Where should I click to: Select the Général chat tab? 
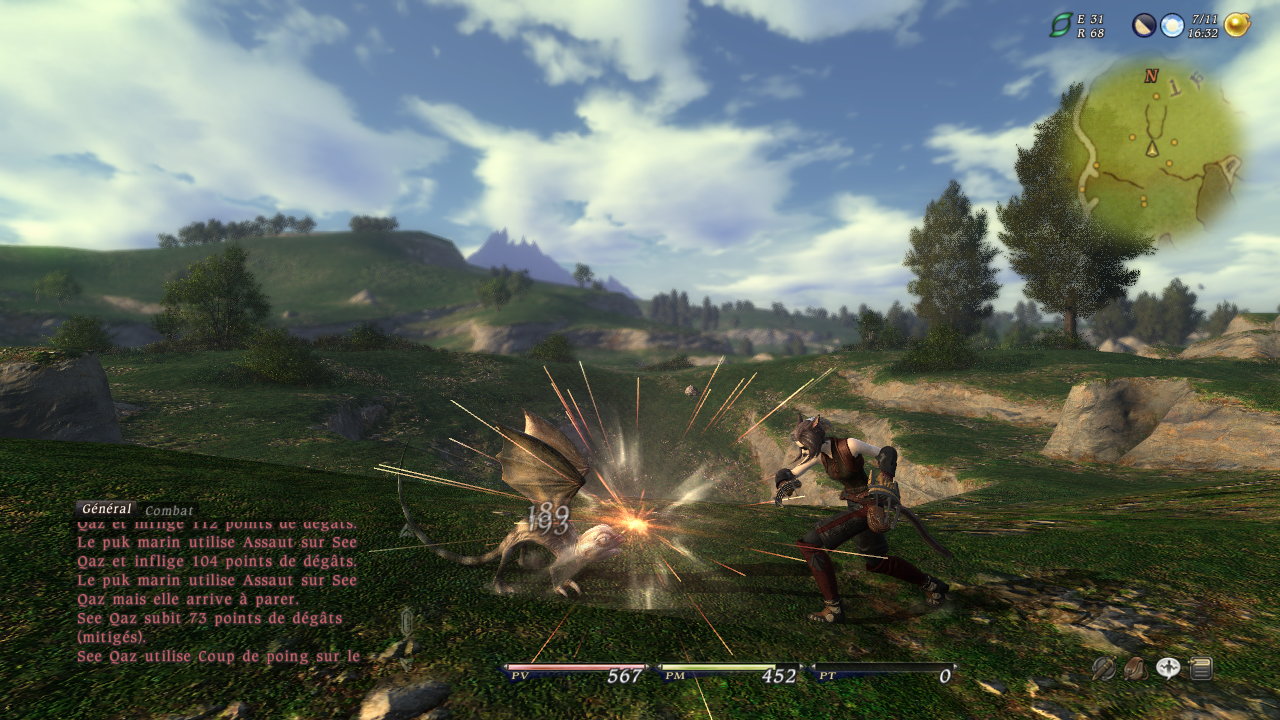tap(106, 509)
